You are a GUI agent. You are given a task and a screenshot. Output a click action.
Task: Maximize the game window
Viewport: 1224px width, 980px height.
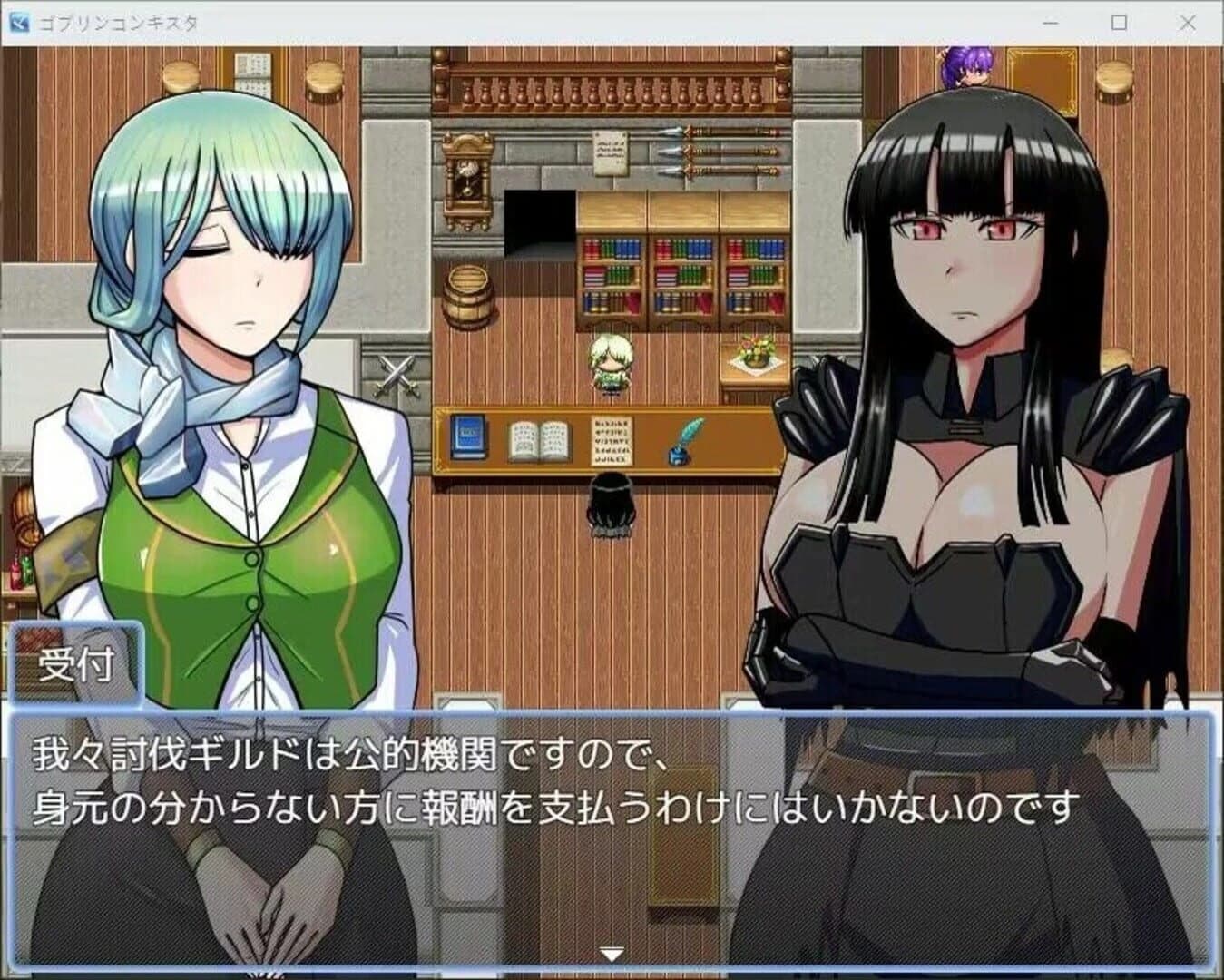point(1119,23)
